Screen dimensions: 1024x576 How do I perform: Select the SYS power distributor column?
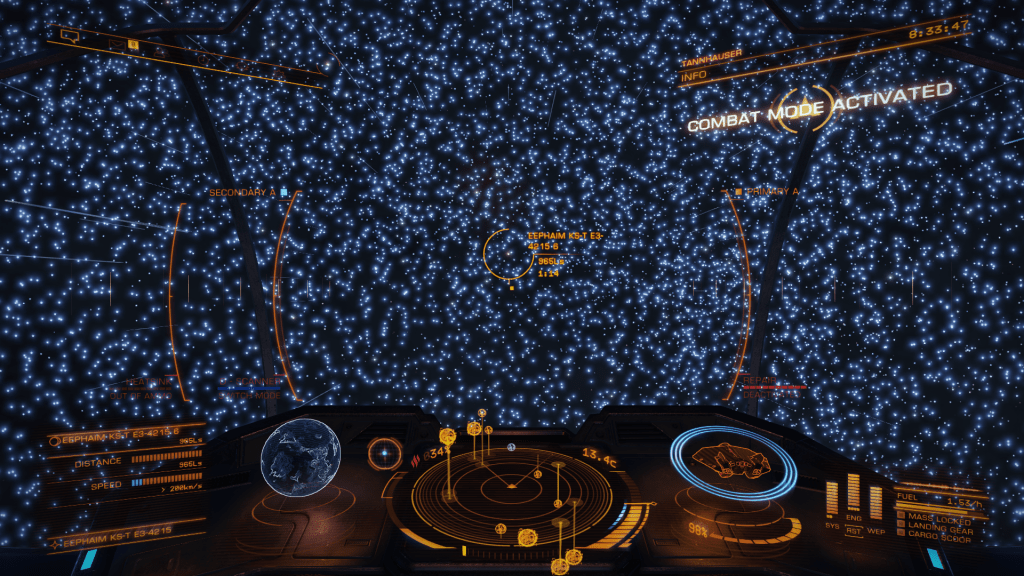[832, 498]
